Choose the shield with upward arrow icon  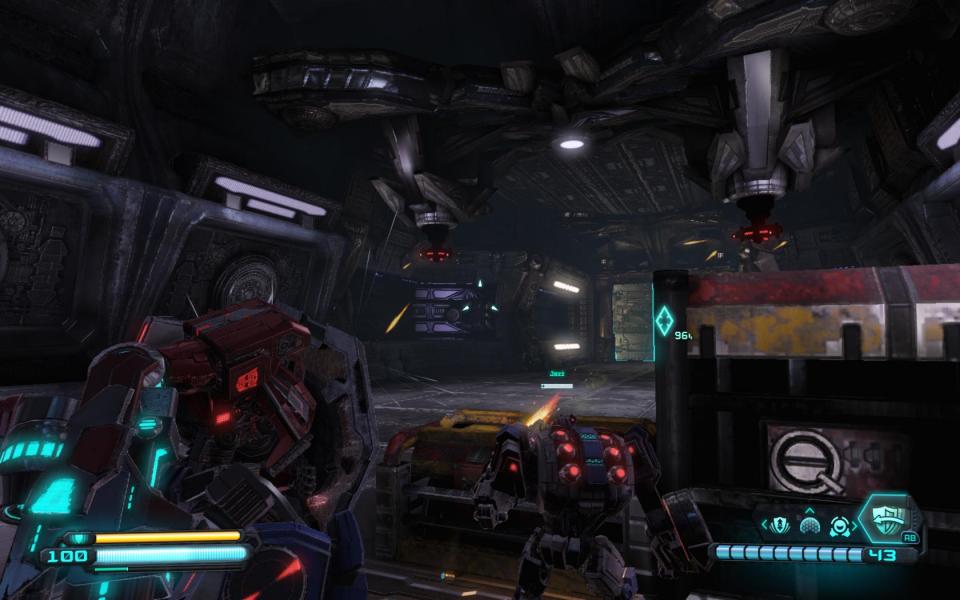(x=781, y=525)
